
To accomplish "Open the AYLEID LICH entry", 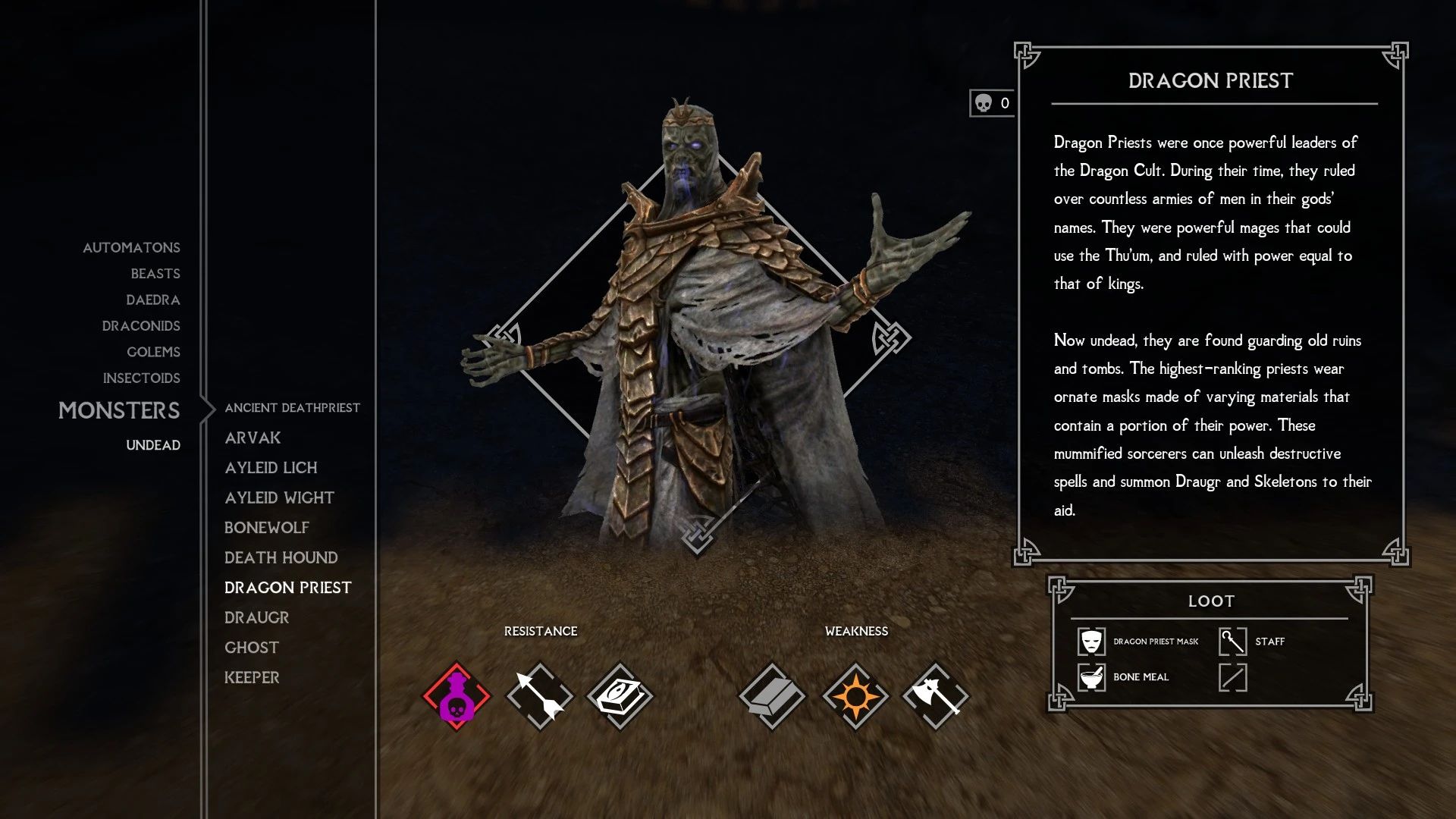I will [x=271, y=468].
